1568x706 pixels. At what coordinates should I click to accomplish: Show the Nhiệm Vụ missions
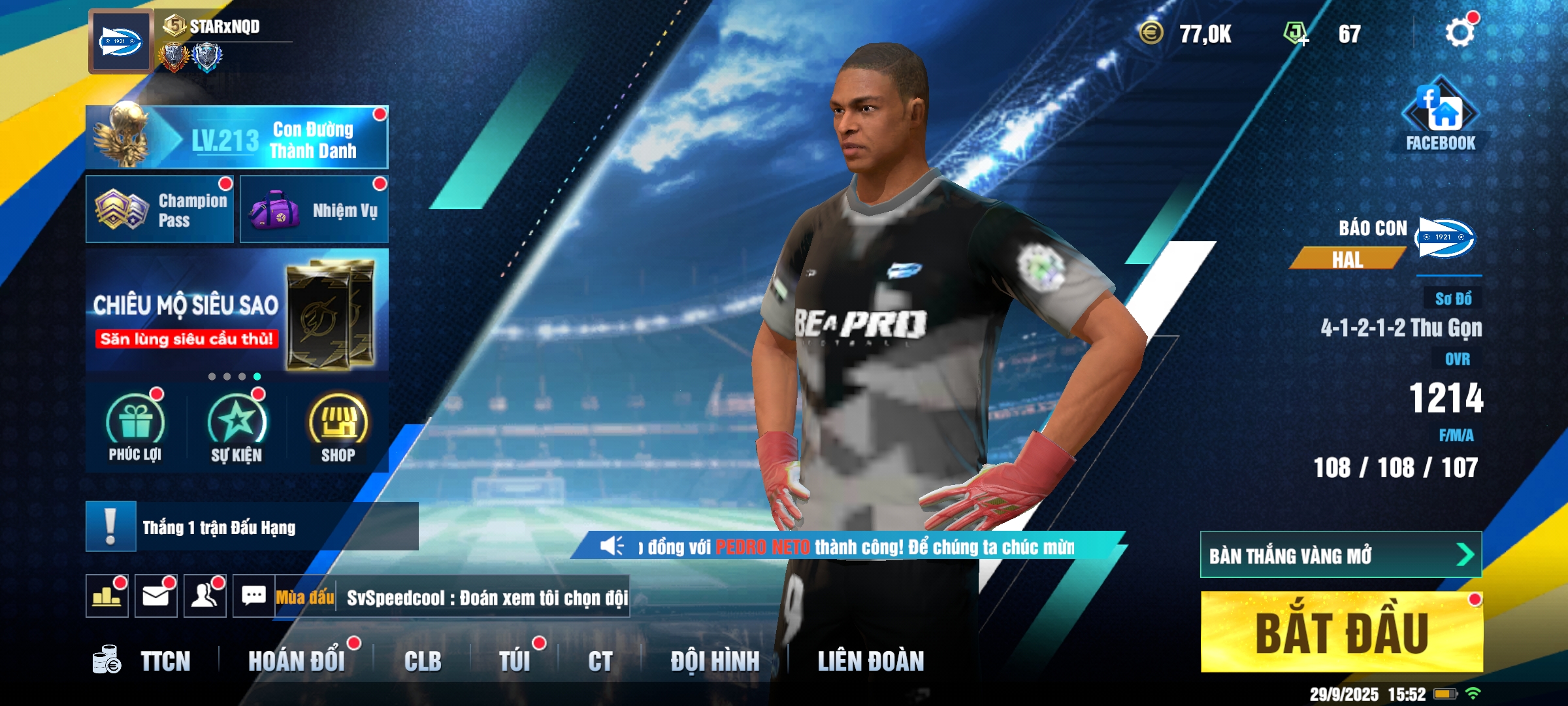tap(314, 210)
